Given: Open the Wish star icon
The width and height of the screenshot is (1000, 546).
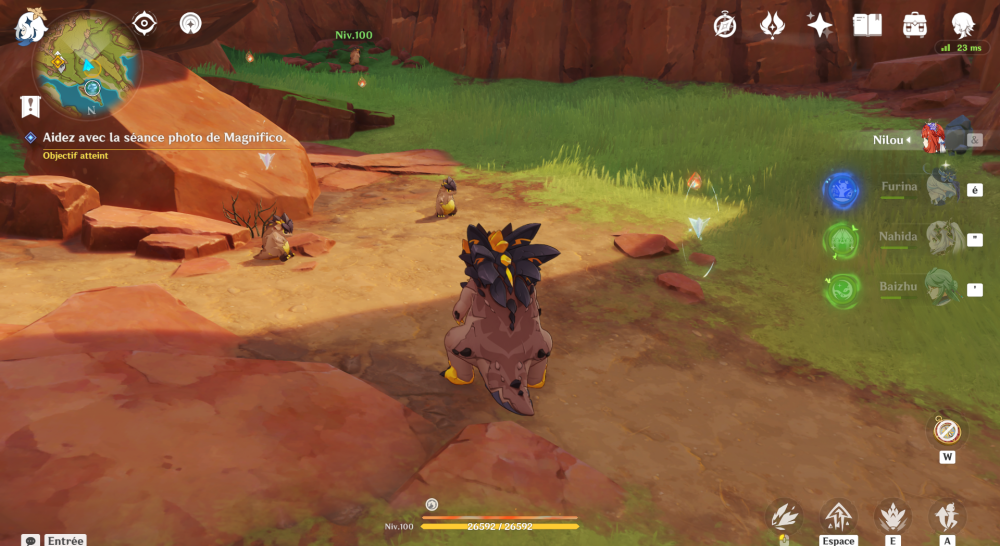Looking at the screenshot, I should point(820,25).
